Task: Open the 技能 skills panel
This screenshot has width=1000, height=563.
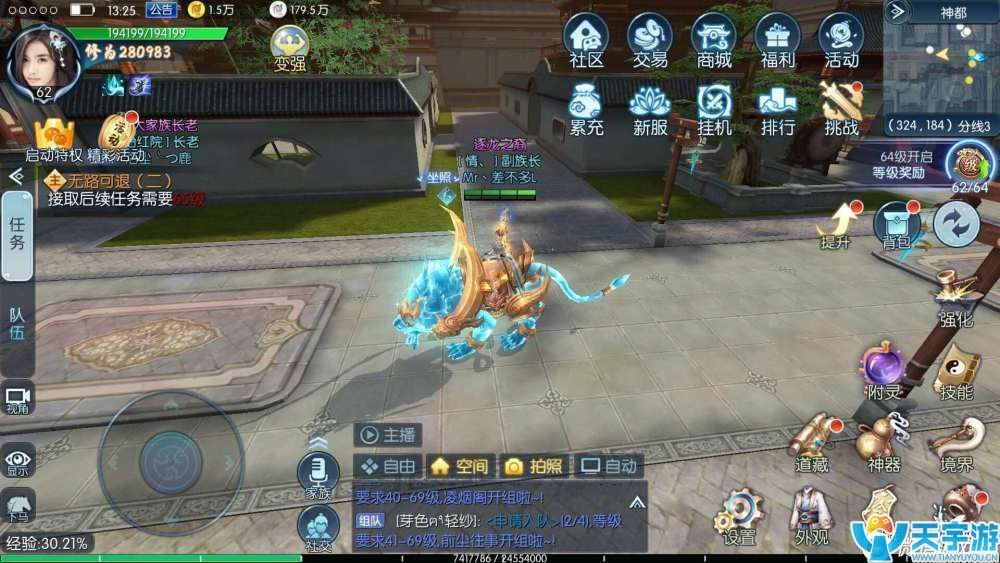Action: click(x=955, y=372)
